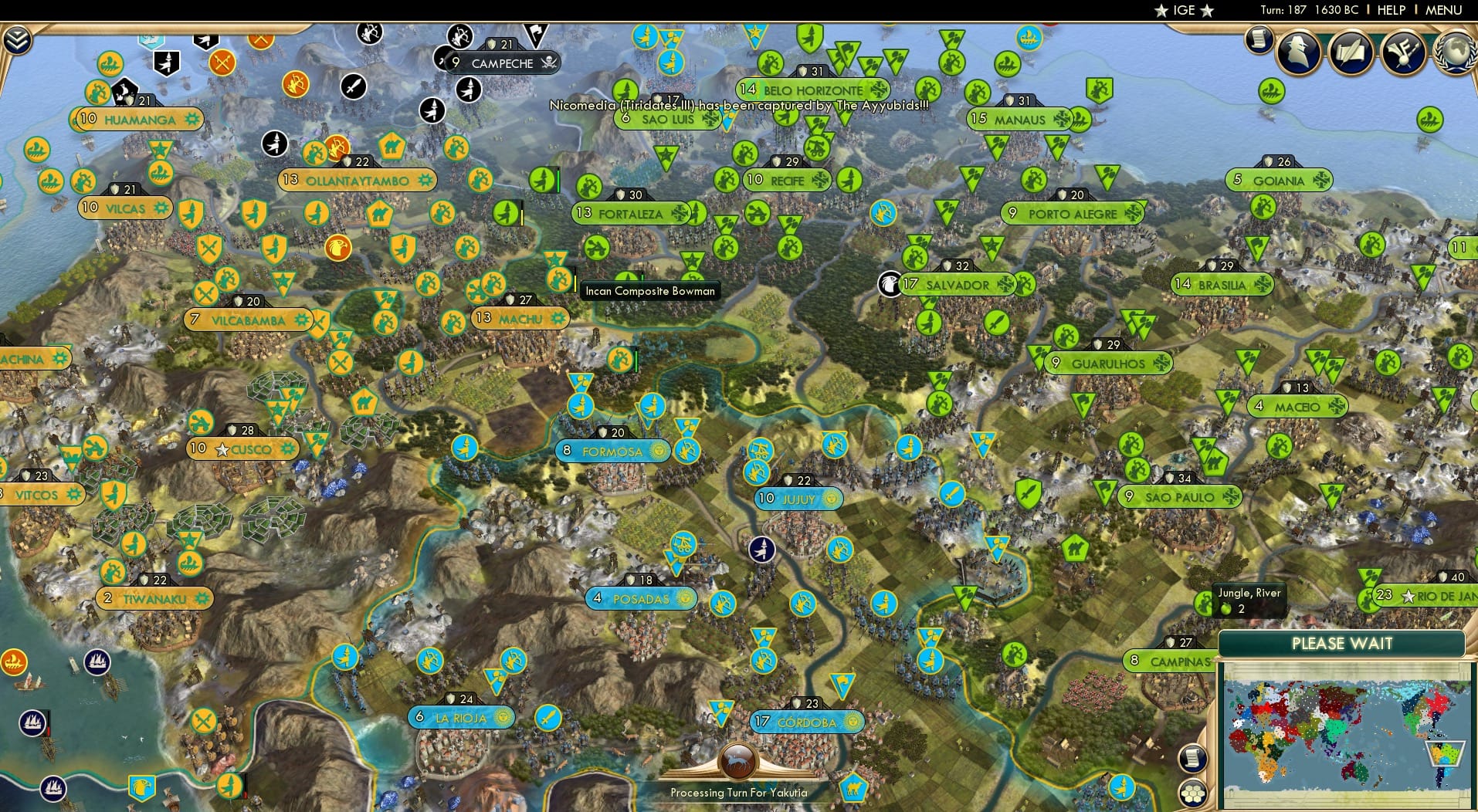This screenshot has height=812, width=1478.
Task: Click the Cusco capital city banner
Action: click(242, 448)
